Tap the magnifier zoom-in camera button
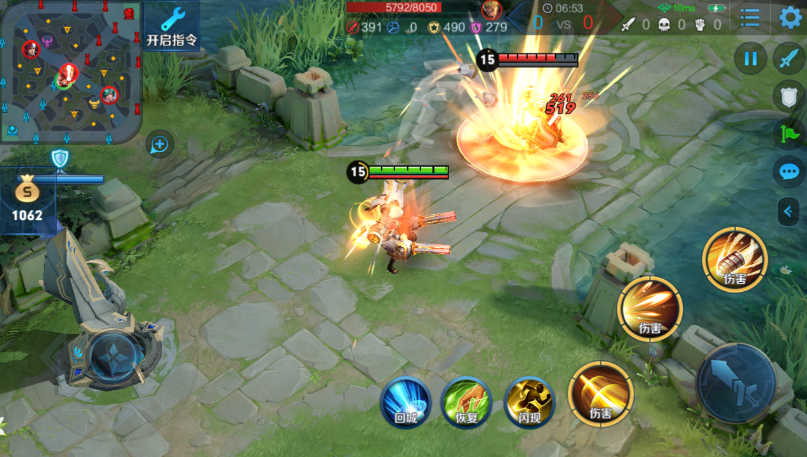The image size is (807, 457). [159, 144]
